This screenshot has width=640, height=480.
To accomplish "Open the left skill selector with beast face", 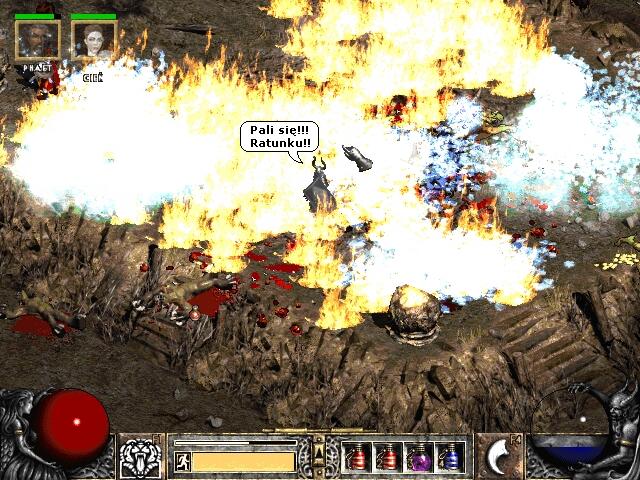I will click(x=140, y=457).
